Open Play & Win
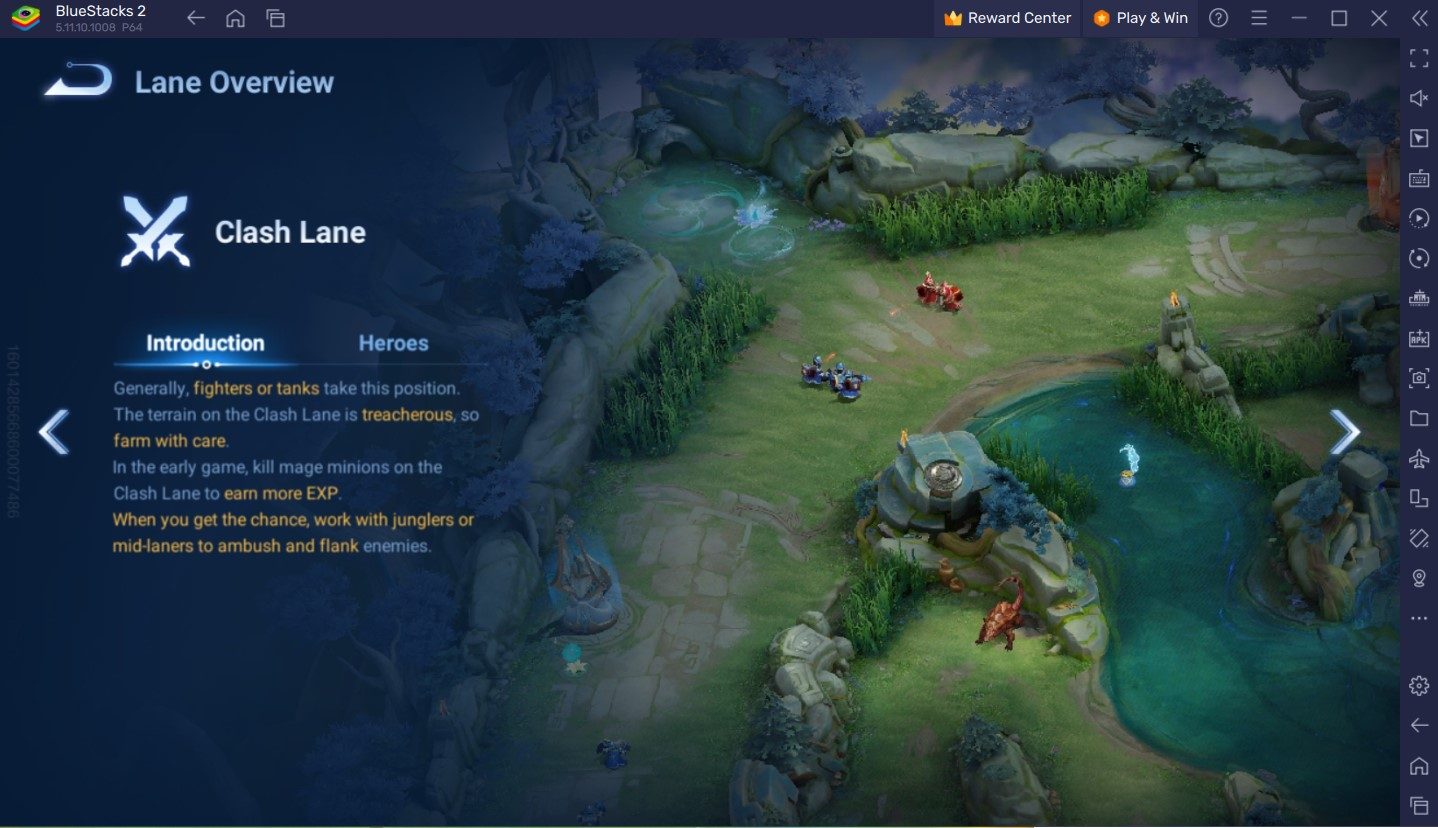The width and height of the screenshot is (1438, 828). [1140, 17]
